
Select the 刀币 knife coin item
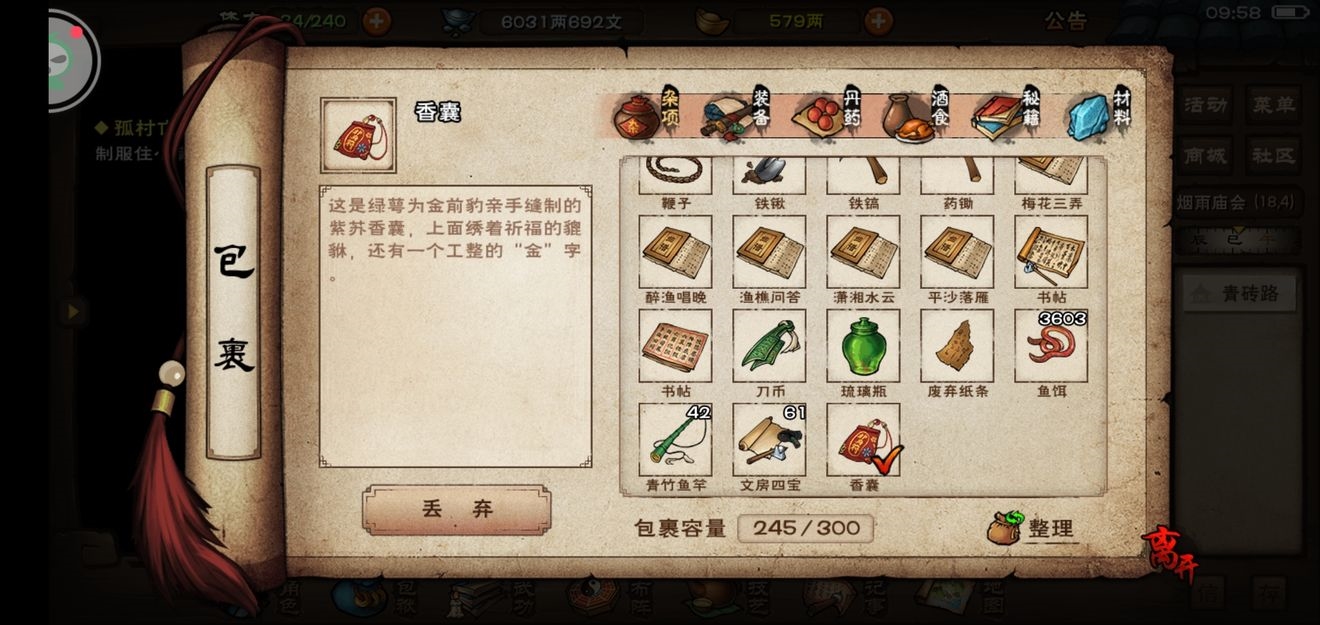(769, 346)
